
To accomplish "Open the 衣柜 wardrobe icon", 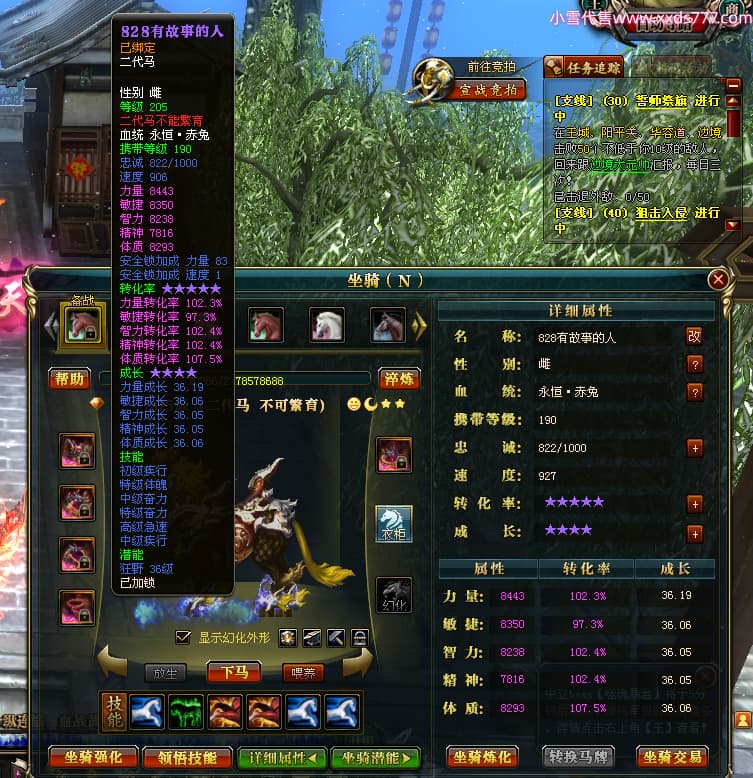I will click(x=393, y=524).
